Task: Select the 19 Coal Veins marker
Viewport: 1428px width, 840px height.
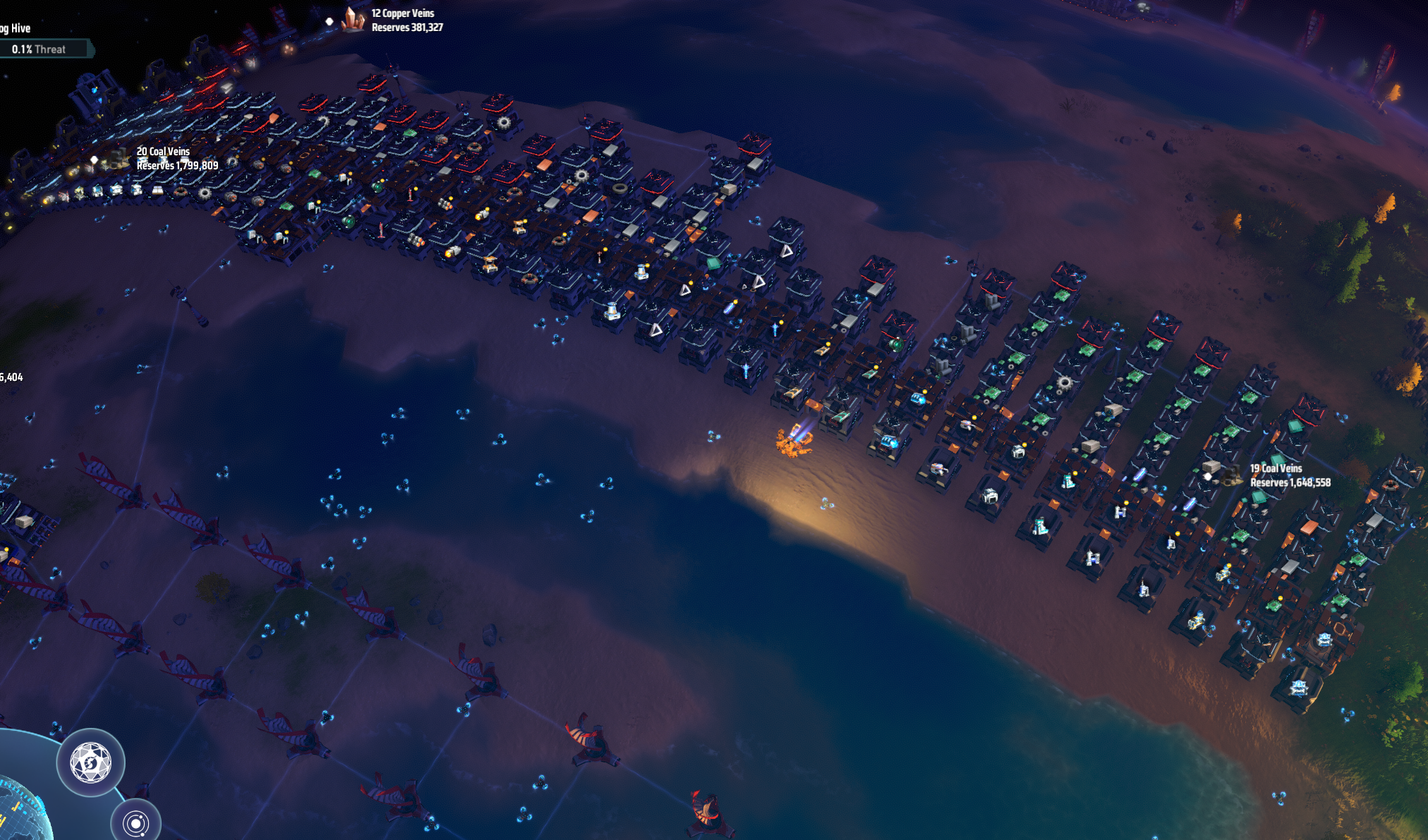Action: click(1231, 475)
